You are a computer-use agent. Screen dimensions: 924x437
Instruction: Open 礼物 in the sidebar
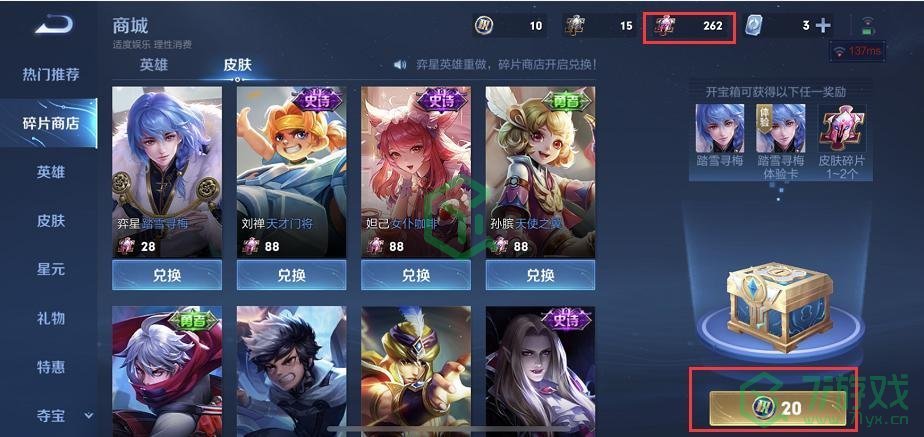51,318
